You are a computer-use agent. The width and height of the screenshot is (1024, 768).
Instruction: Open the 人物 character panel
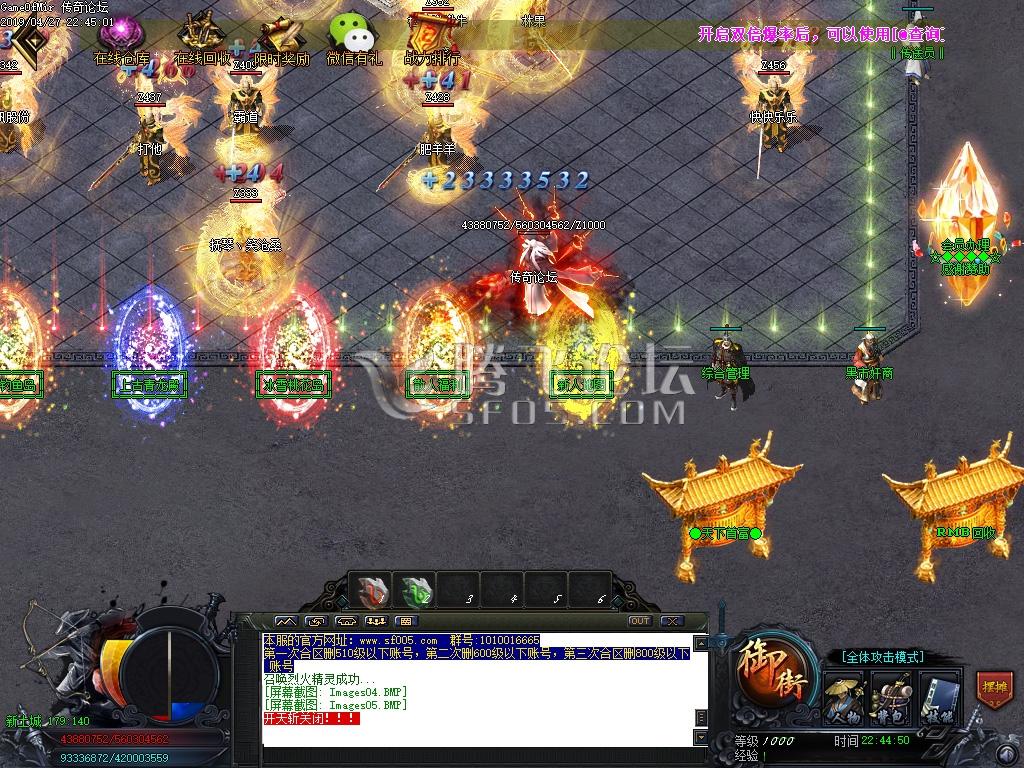tap(844, 698)
